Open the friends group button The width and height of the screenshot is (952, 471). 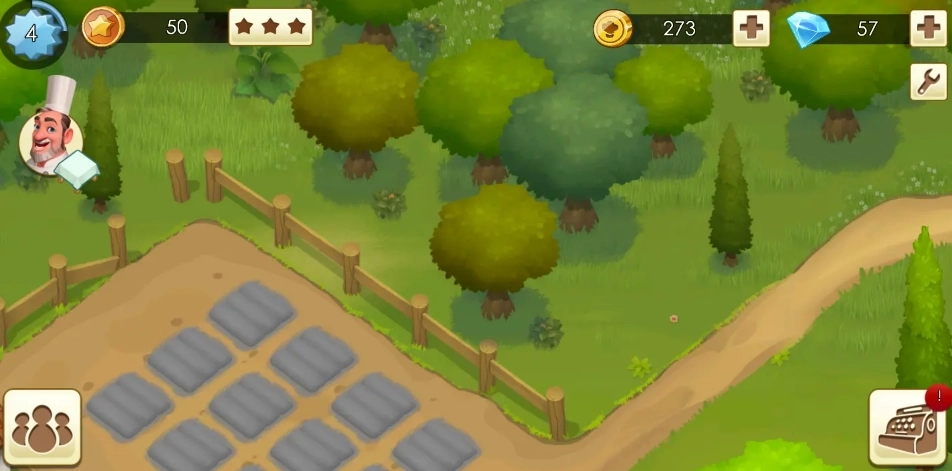pos(42,427)
